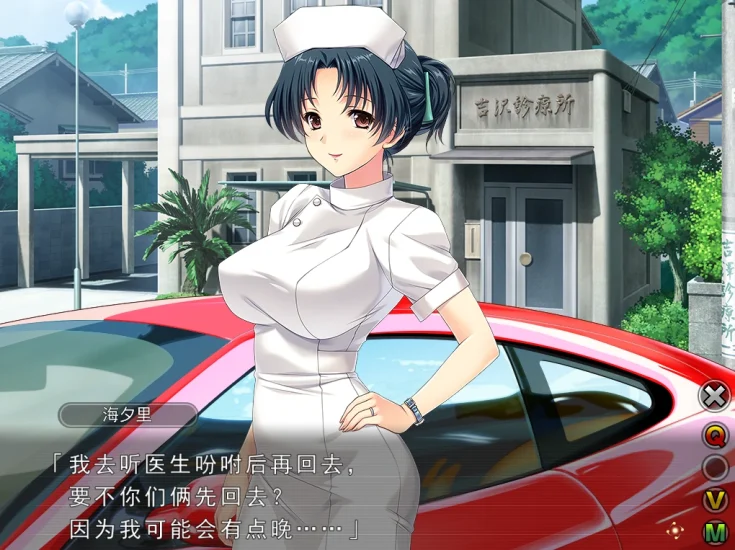Advance the dialogue by clicking the text box
Viewport: 735px width, 550px height.
click(x=350, y=495)
